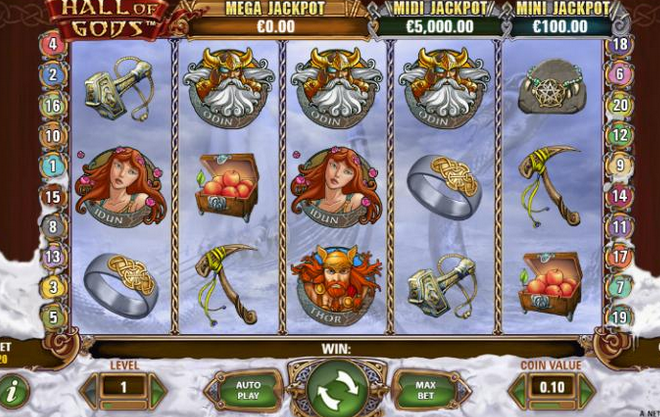Viewport: 660px width, 417px height.
Task: Decrease the bet level
Action: click(x=90, y=387)
